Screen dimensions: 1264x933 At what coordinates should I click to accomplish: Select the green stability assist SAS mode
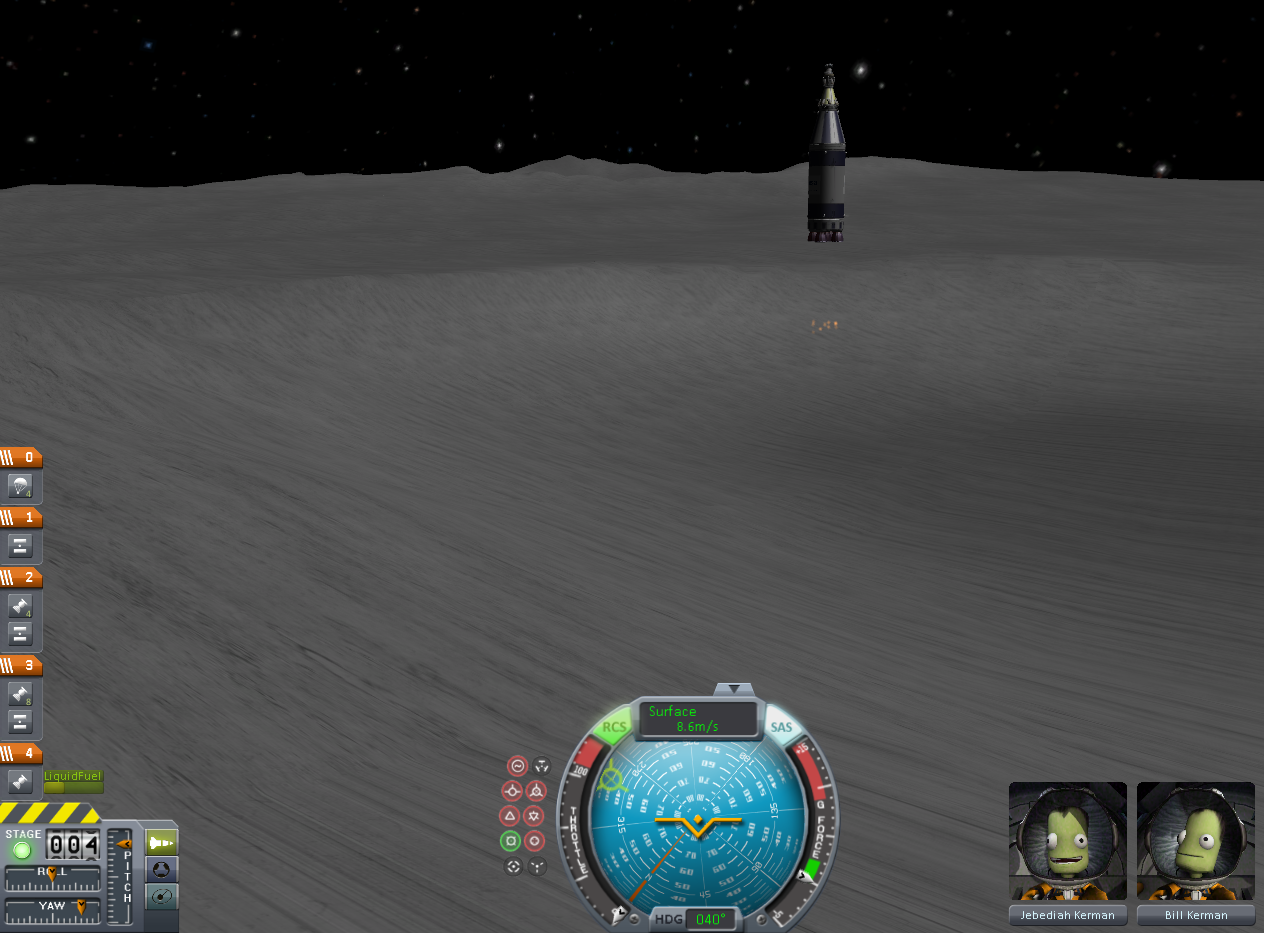pyautogui.click(x=511, y=841)
